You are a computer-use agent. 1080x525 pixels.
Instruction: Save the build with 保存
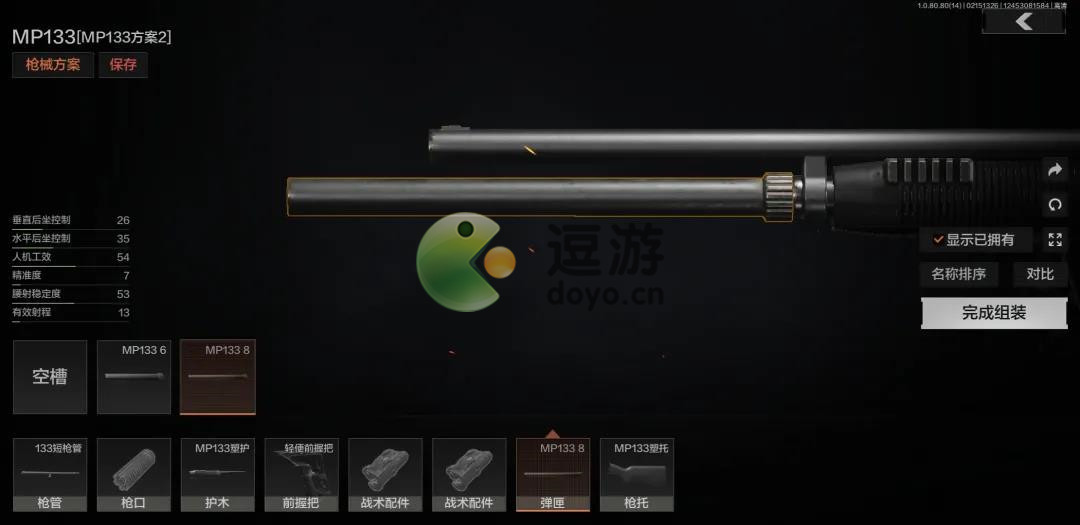tap(123, 65)
